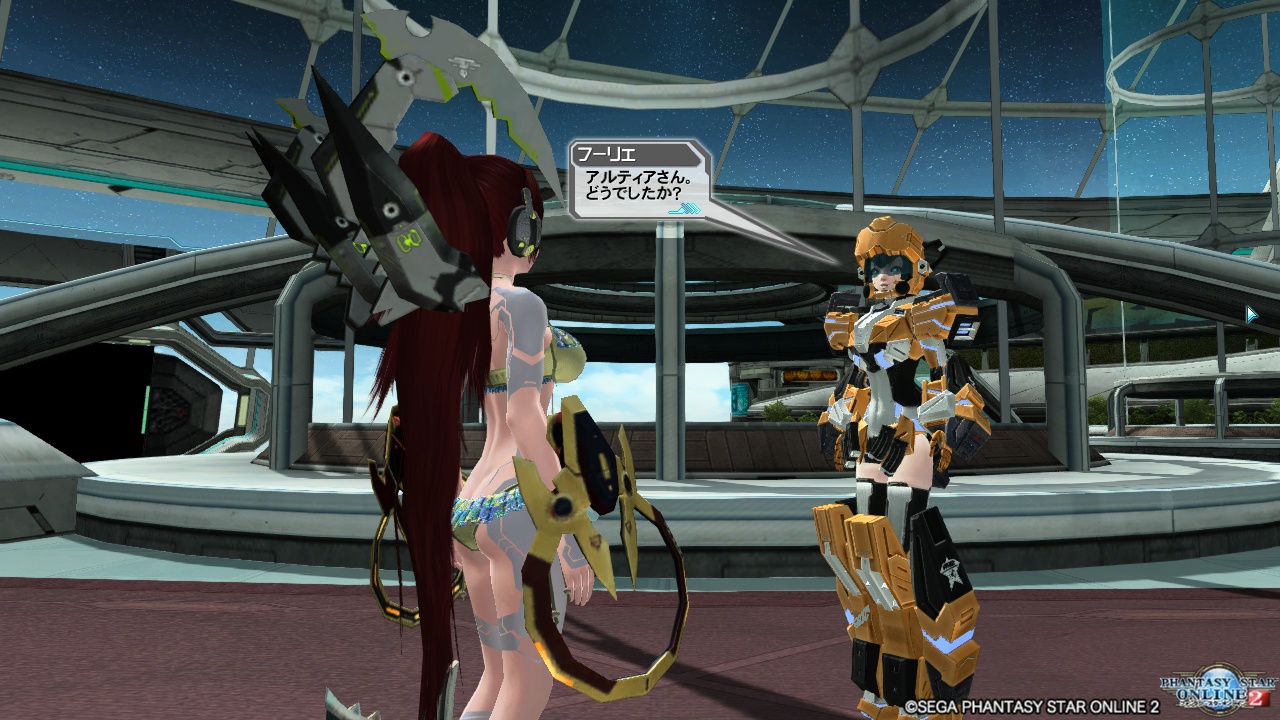Click the headphone device on the red-haired character
1280x720 pixels.
[526, 229]
